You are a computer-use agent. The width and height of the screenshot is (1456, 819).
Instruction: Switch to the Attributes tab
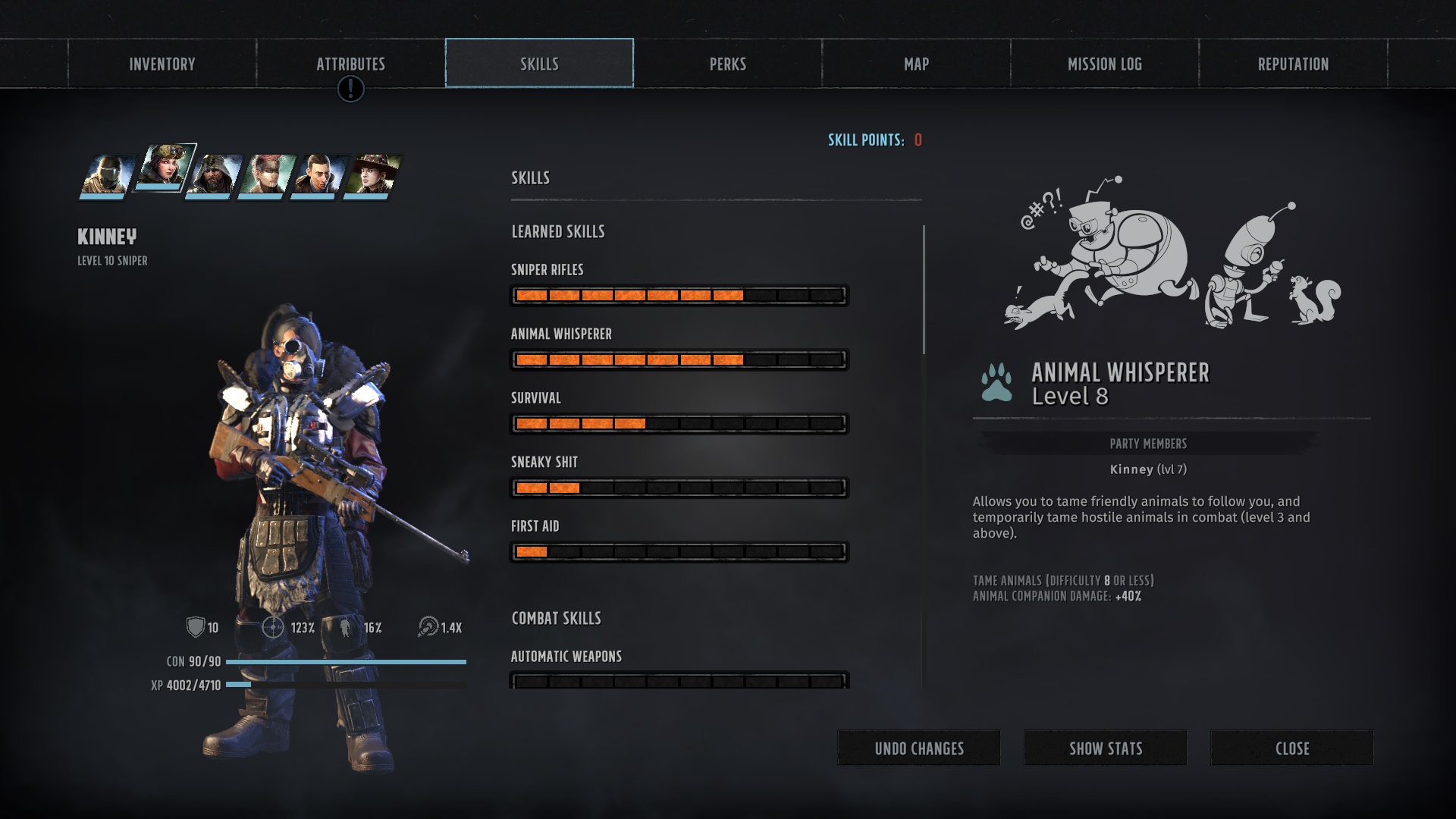click(x=350, y=64)
